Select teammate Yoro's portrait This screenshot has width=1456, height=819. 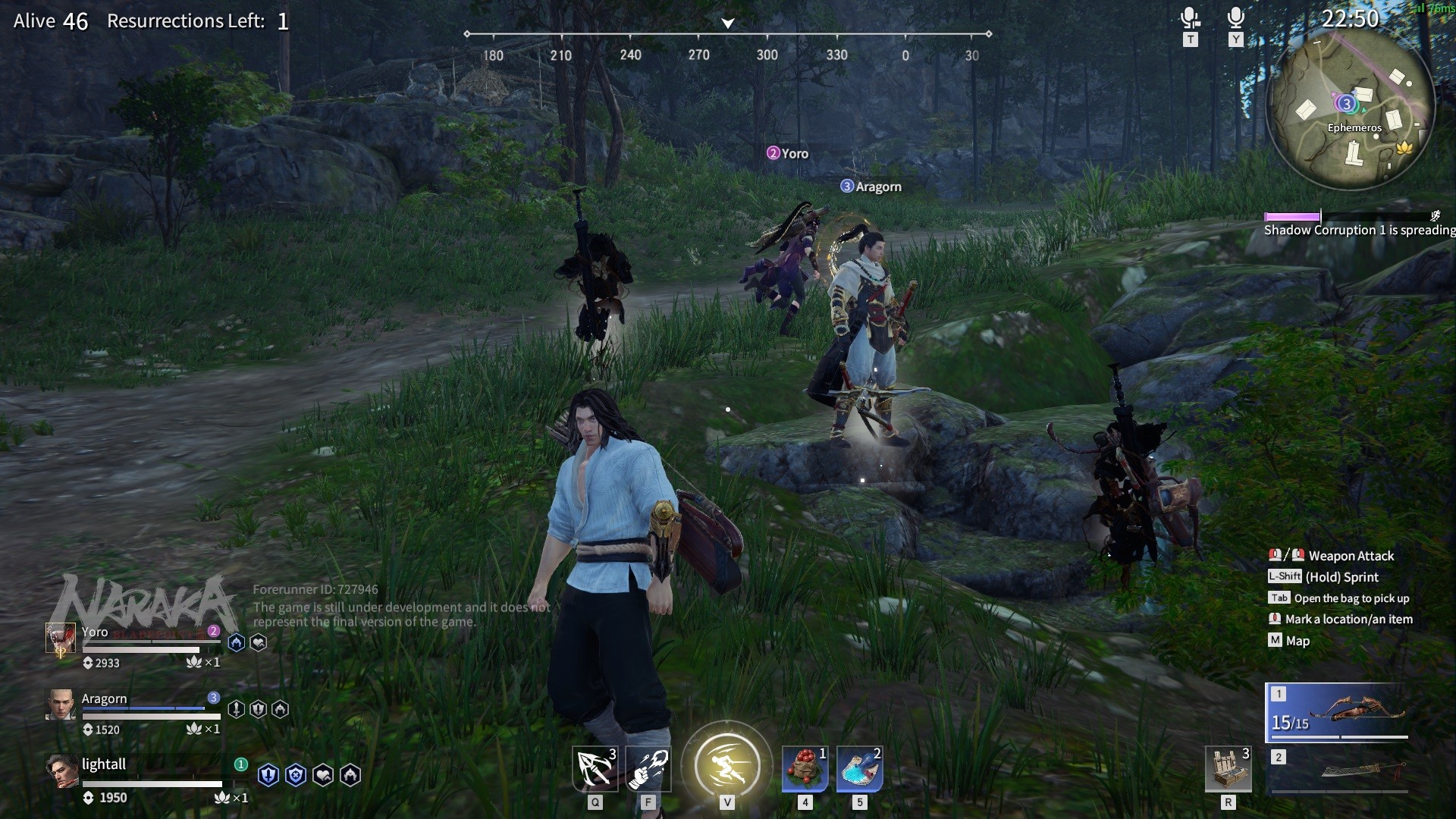tap(60, 639)
